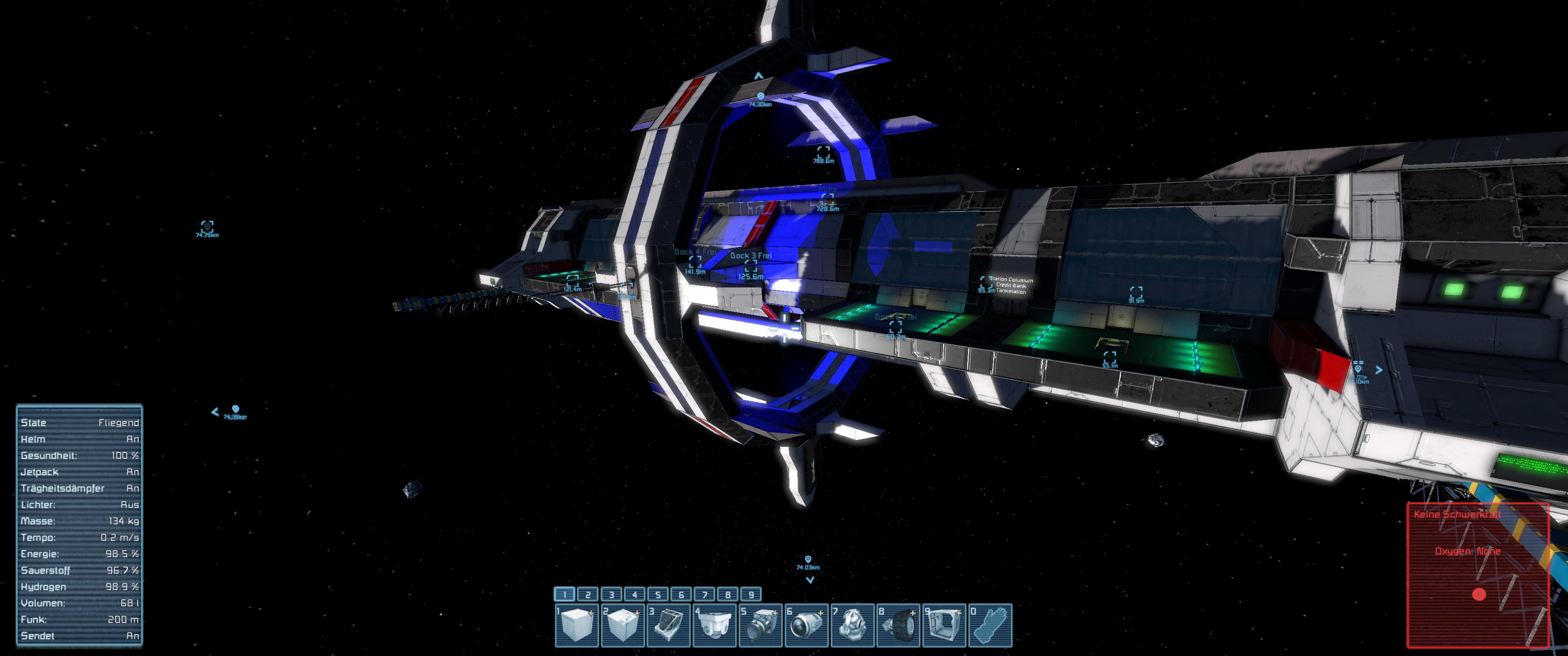Switch to empty hand glove slot
Viewport: 1568px width, 656px height.
point(990,625)
